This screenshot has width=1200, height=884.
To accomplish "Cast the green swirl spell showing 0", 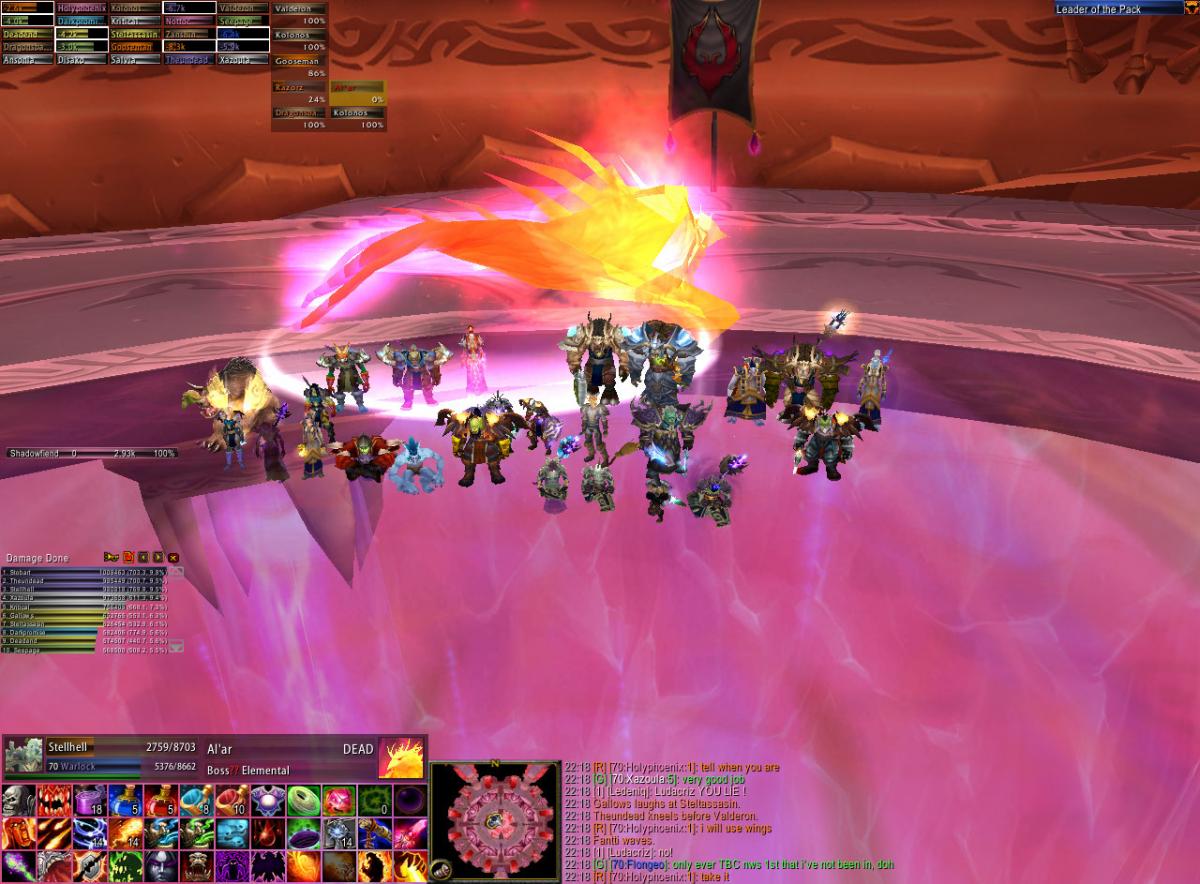I will point(374,801).
